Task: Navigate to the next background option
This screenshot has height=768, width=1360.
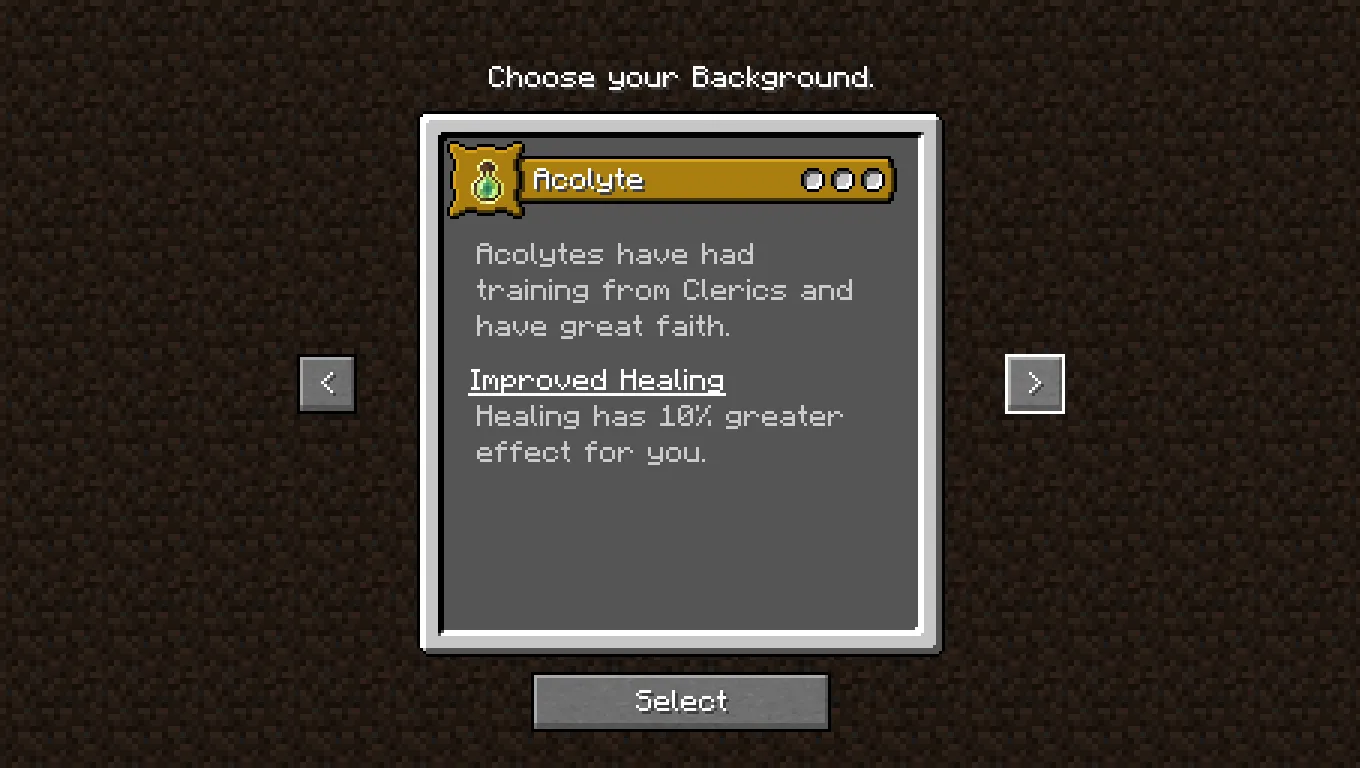Action: [1034, 383]
